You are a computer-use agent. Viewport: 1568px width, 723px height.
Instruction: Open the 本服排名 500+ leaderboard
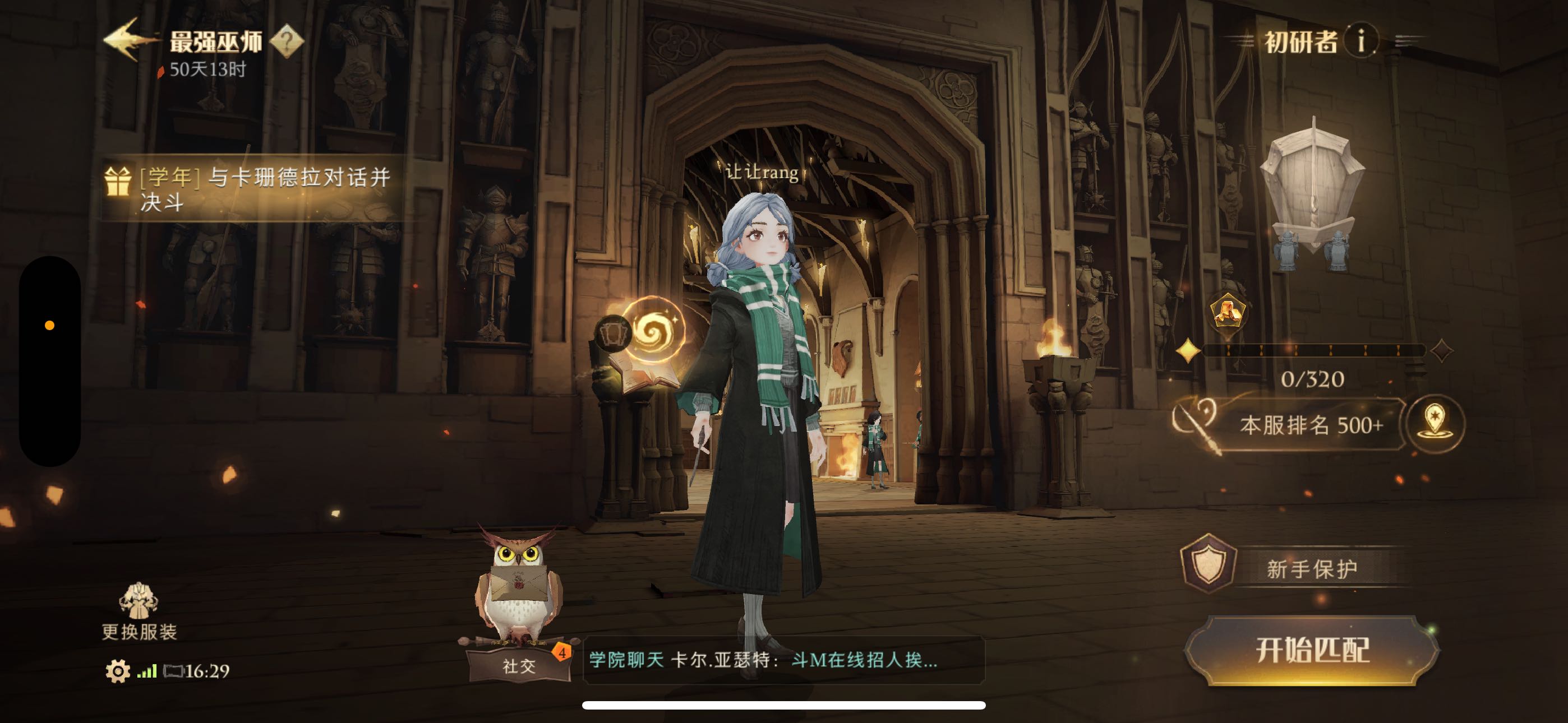pos(1311,425)
